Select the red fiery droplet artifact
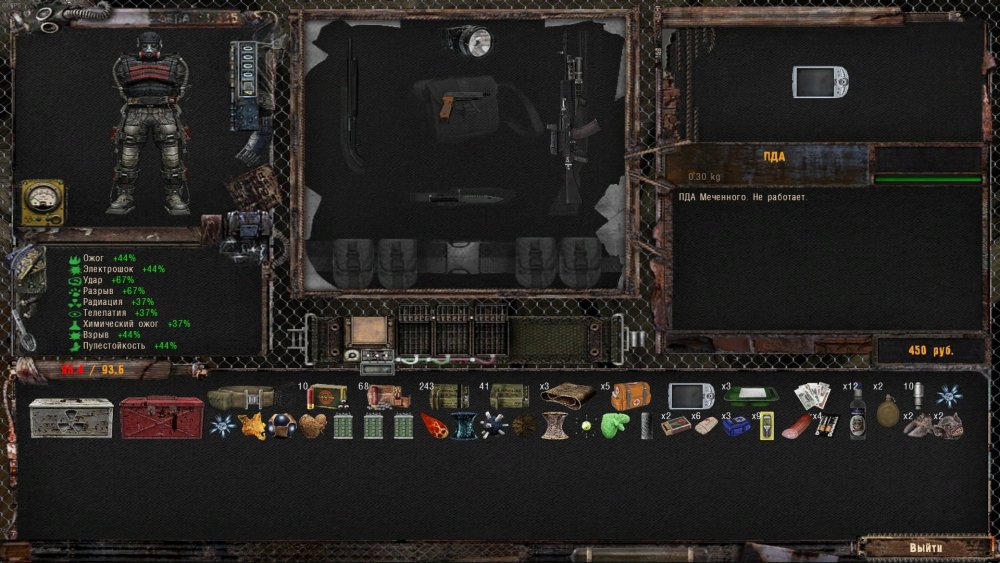This screenshot has width=1000, height=563. (433, 426)
